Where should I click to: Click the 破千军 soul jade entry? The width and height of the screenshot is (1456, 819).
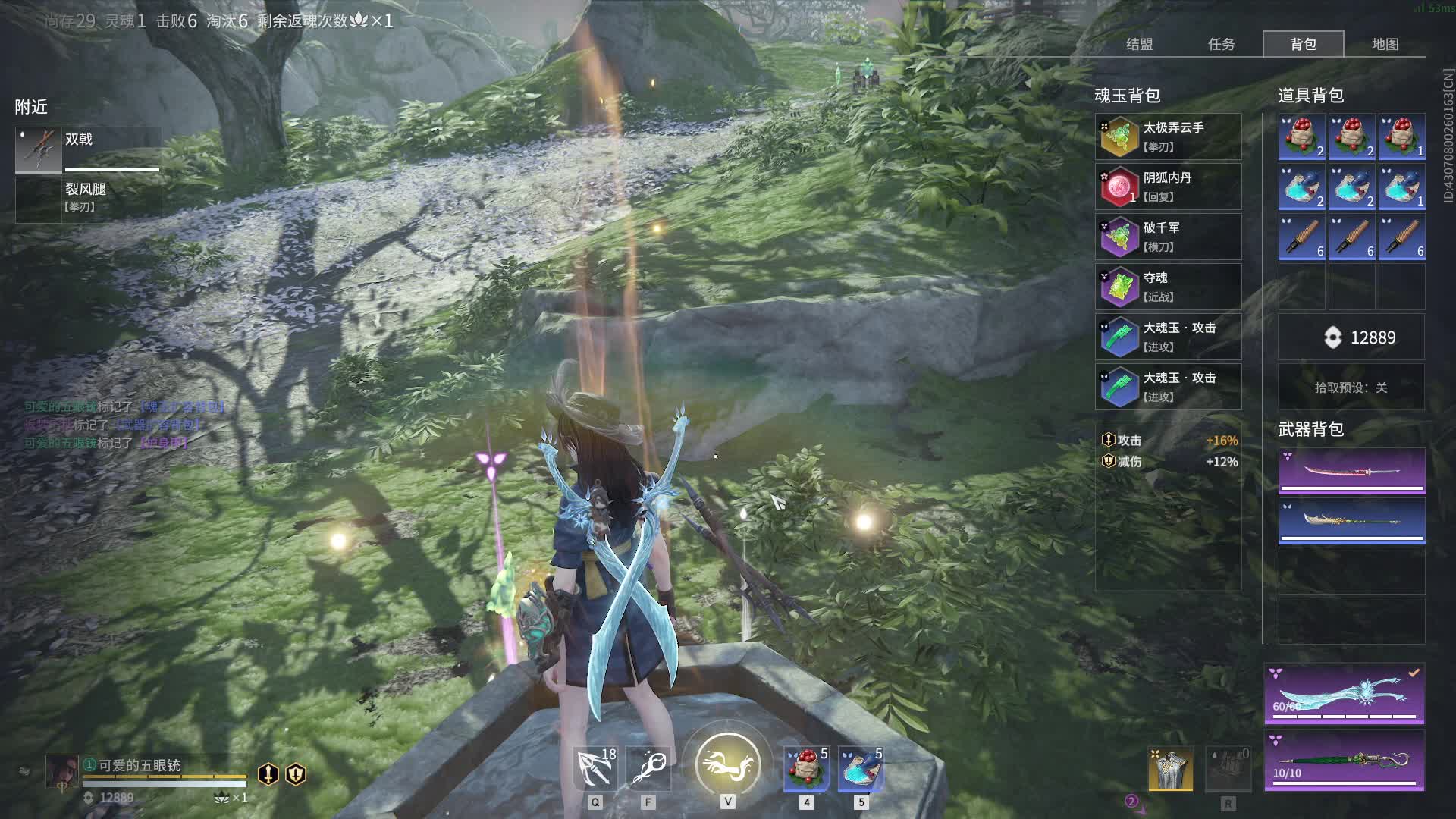pos(1168,237)
